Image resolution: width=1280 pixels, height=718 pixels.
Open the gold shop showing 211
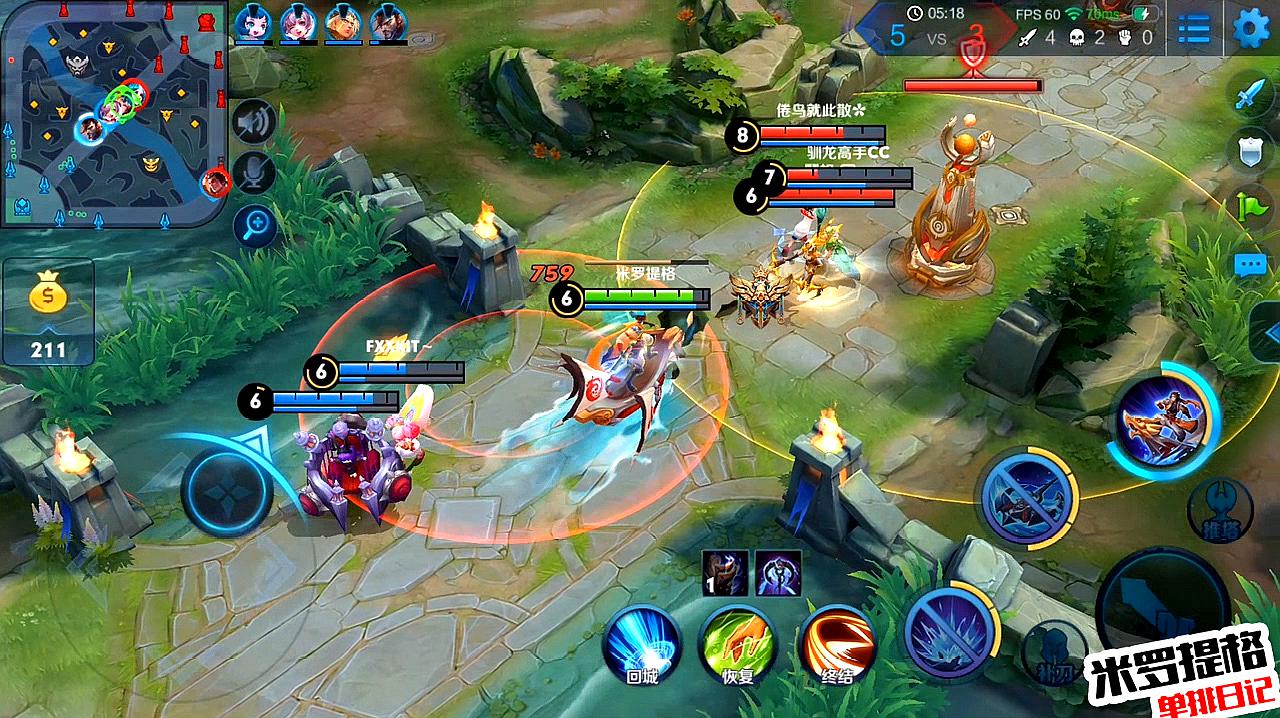[x=48, y=312]
